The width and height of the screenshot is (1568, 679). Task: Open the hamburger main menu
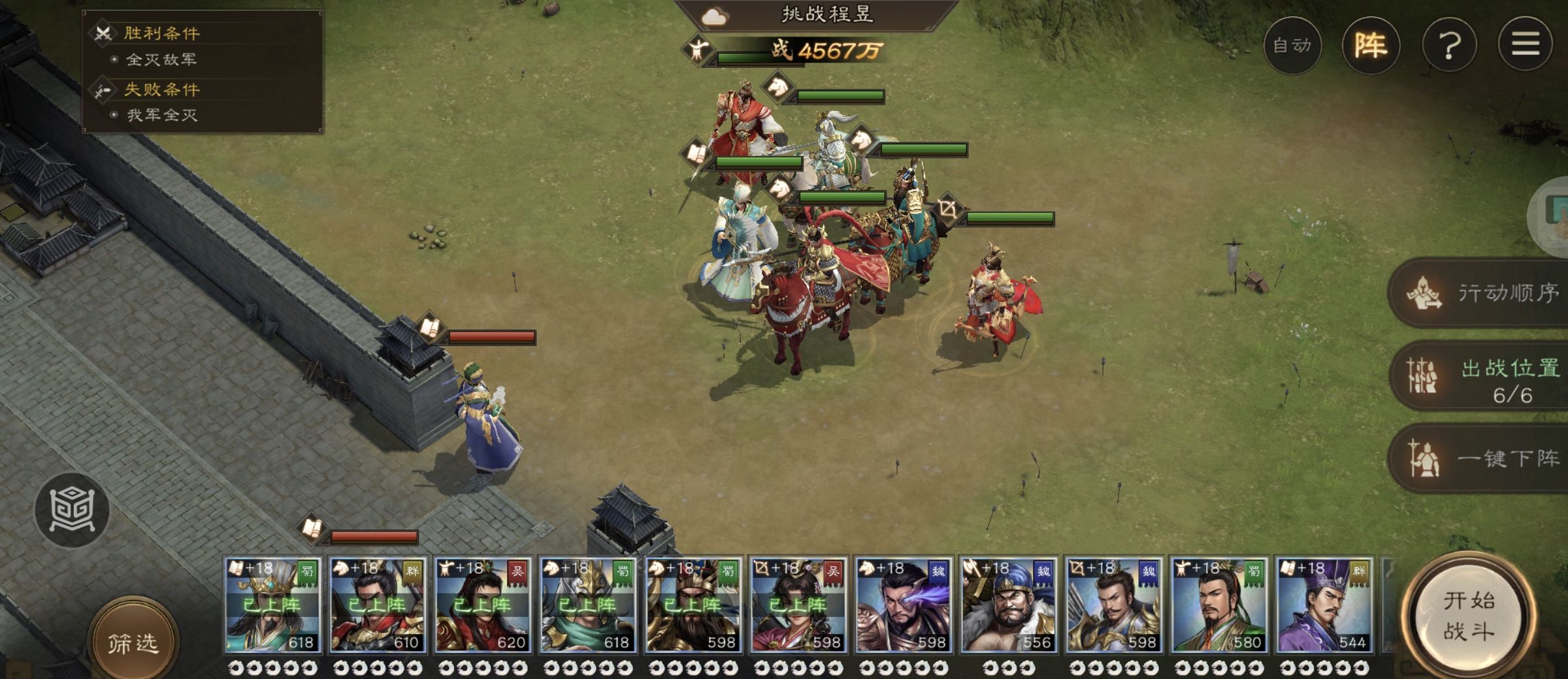[1525, 45]
